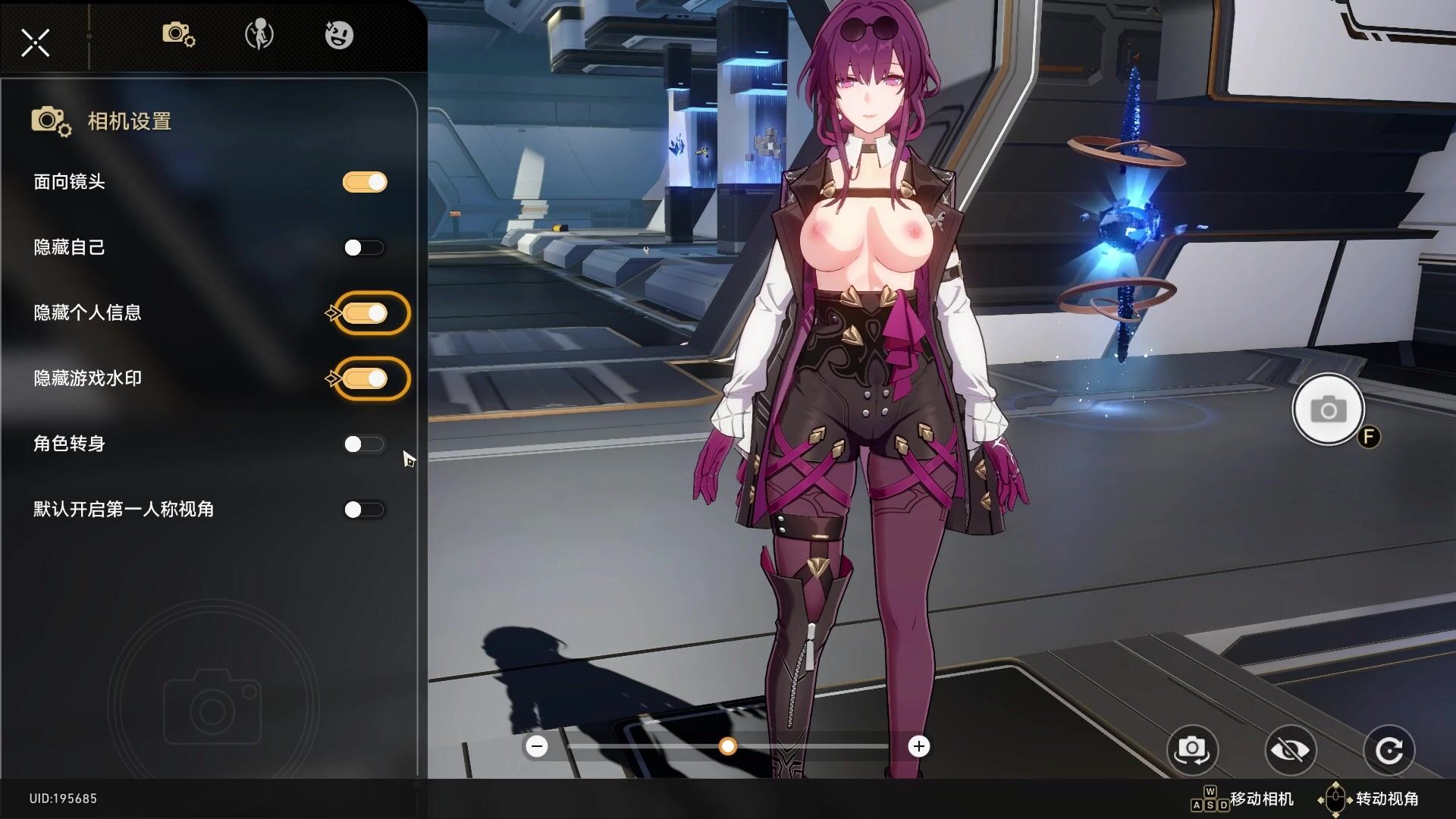Image resolution: width=1456 pixels, height=819 pixels.
Task: Click the zoom slider handle
Action: (x=728, y=747)
